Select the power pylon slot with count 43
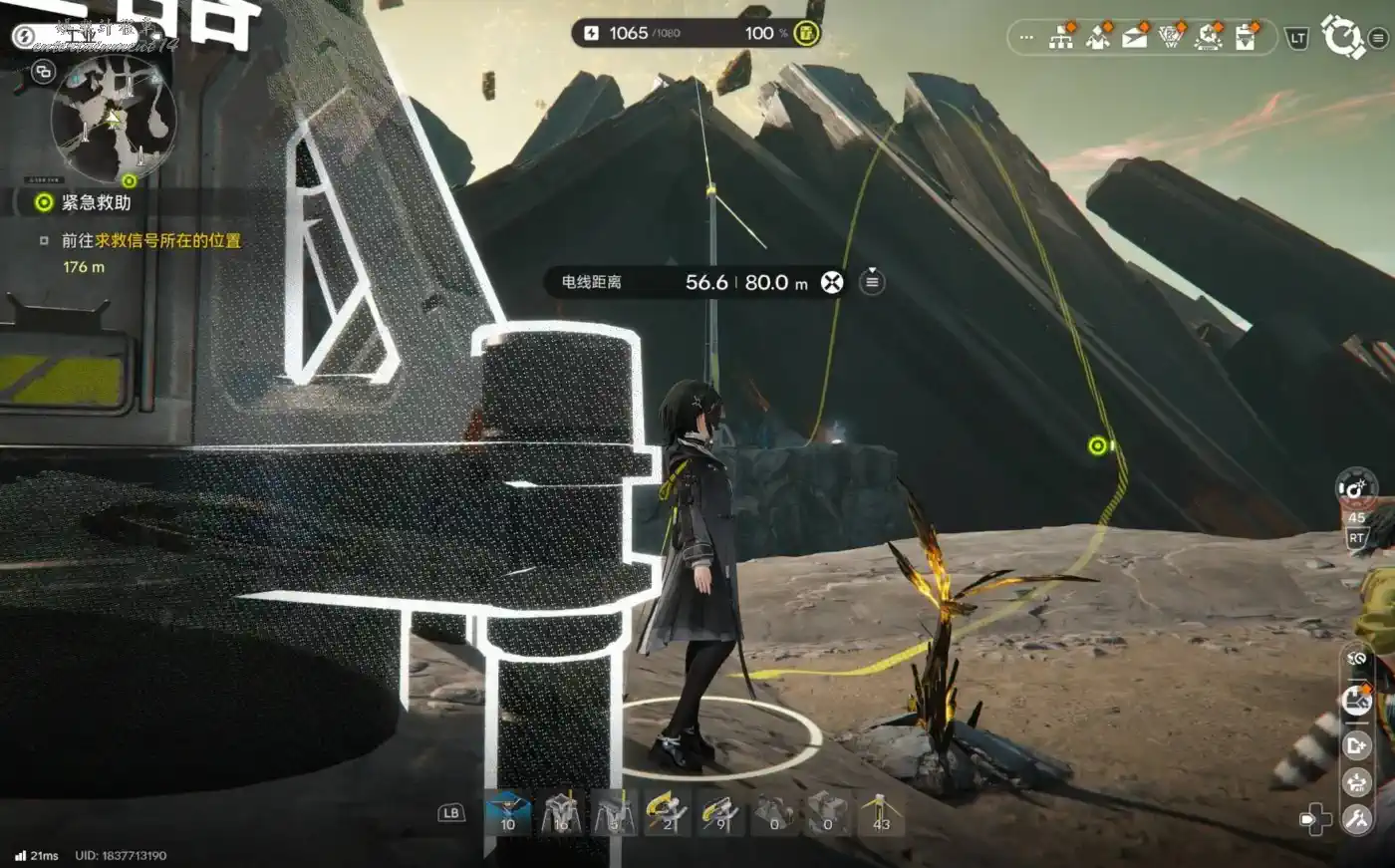Screen dimensions: 1395x868 880,812
